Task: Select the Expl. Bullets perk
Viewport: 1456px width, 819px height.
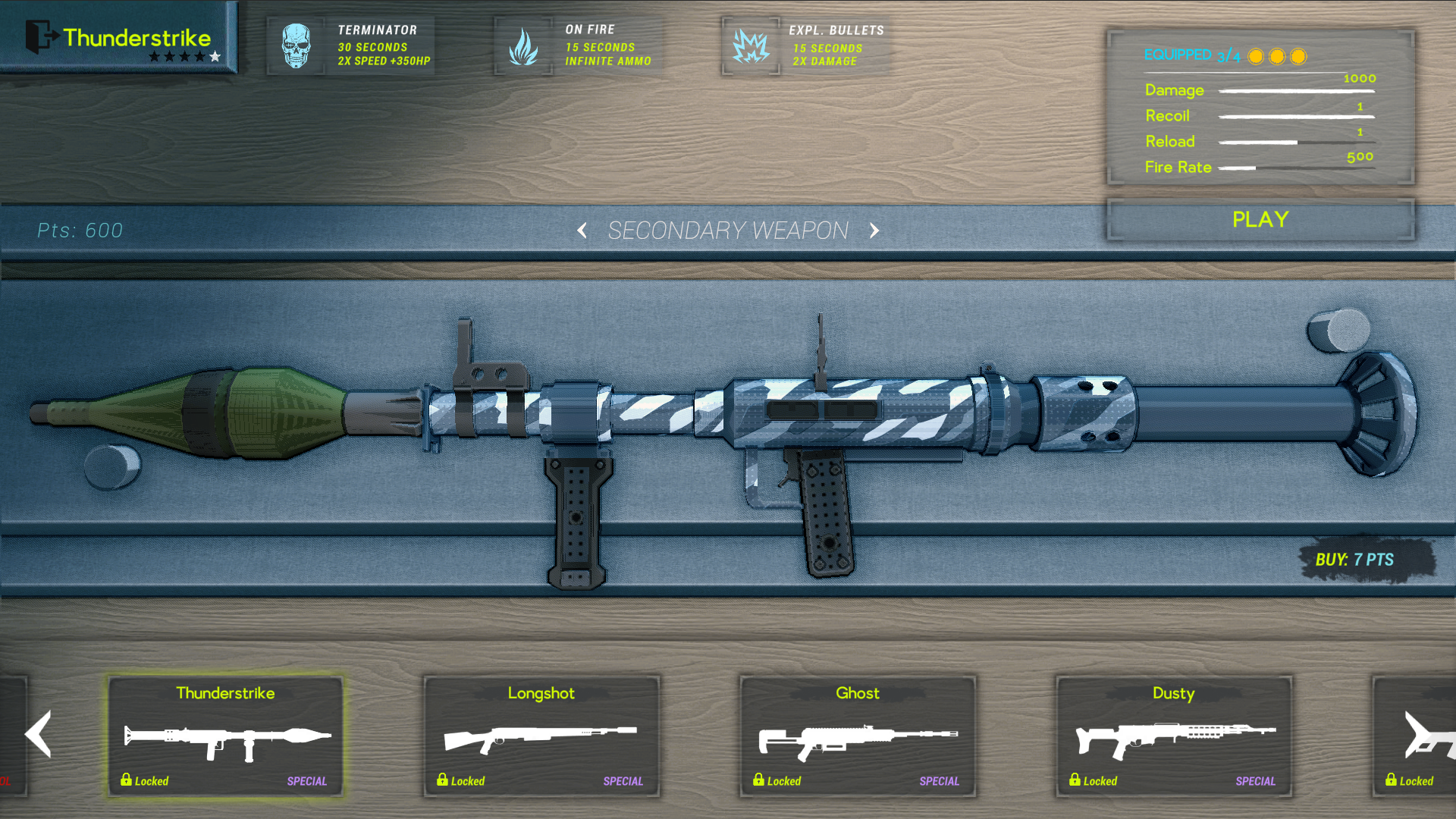Action: (751, 45)
